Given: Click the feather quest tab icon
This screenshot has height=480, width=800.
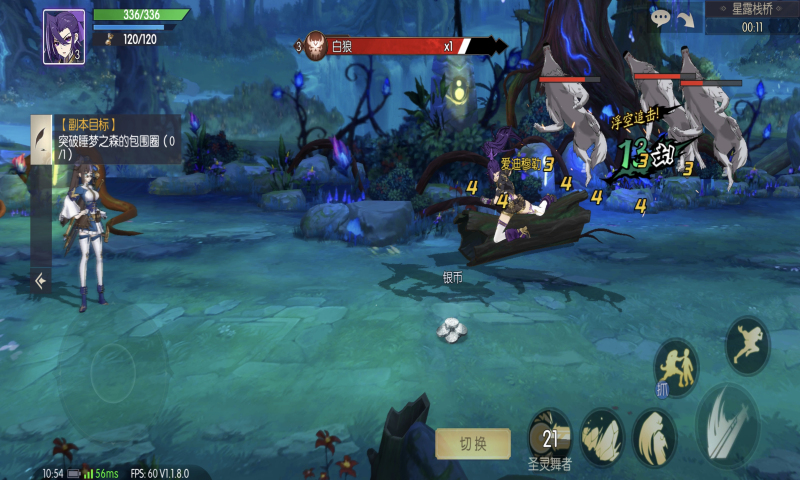Looking at the screenshot, I should coord(41,137).
